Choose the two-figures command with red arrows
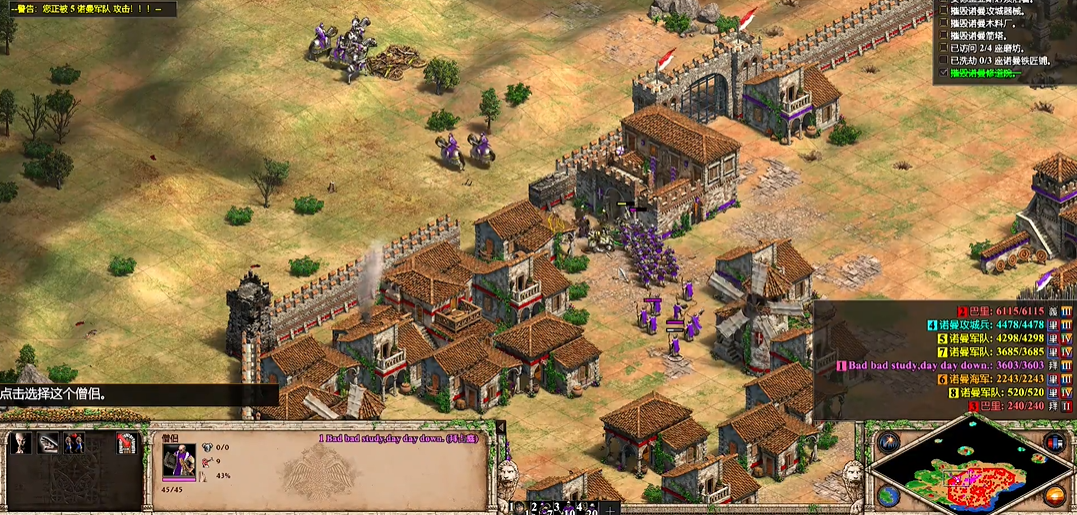 tap(74, 443)
